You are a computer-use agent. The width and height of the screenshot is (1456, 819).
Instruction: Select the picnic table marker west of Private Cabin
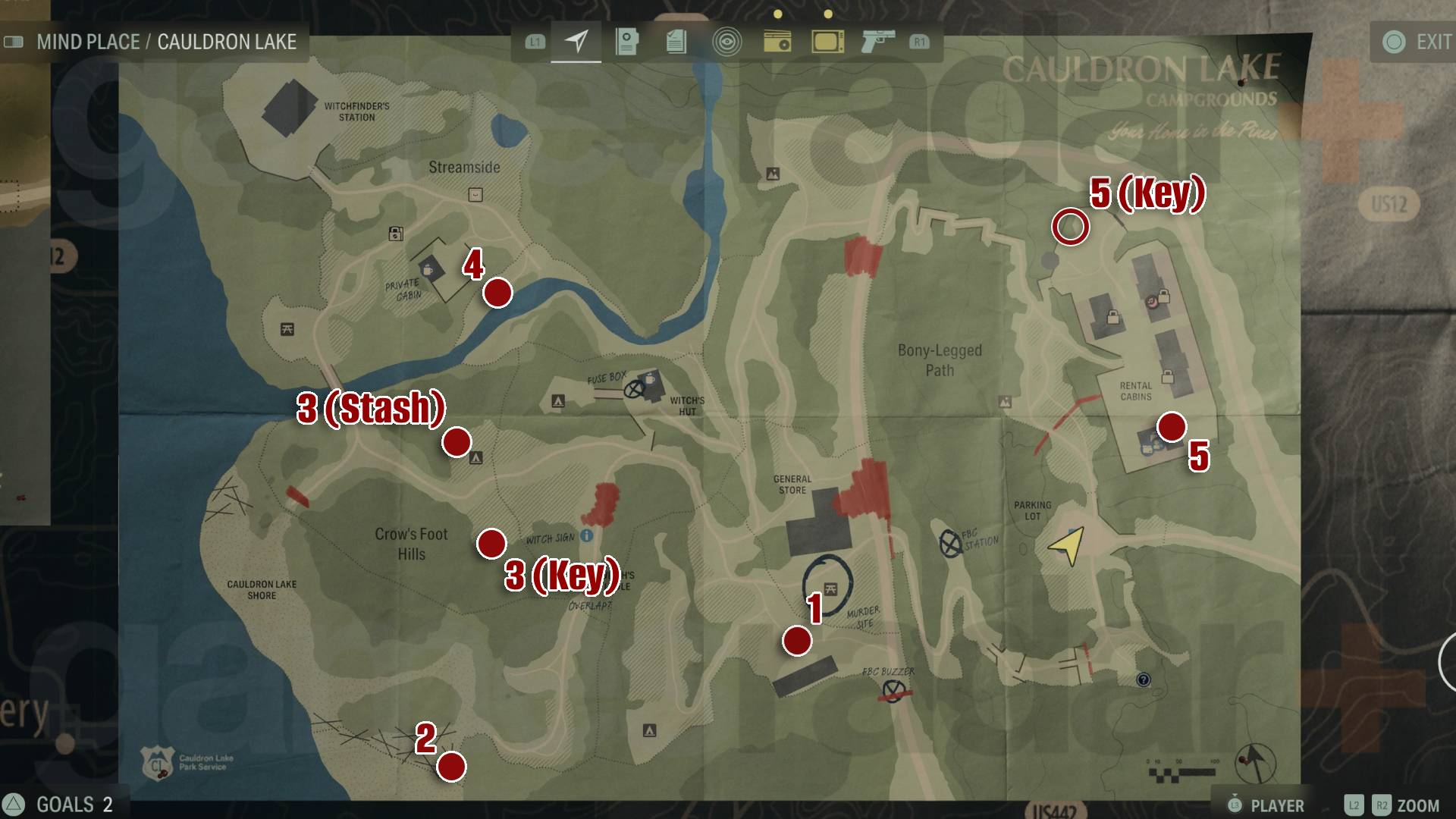coord(287,329)
